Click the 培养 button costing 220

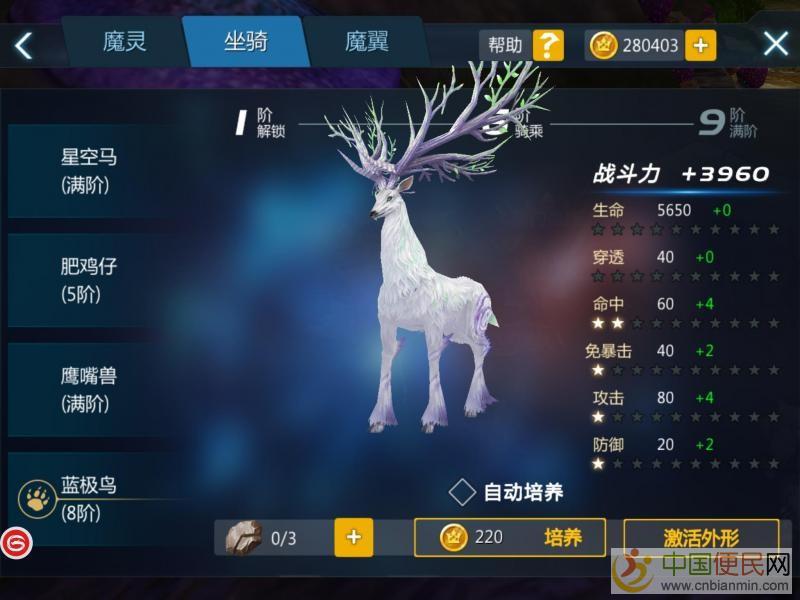coord(510,537)
